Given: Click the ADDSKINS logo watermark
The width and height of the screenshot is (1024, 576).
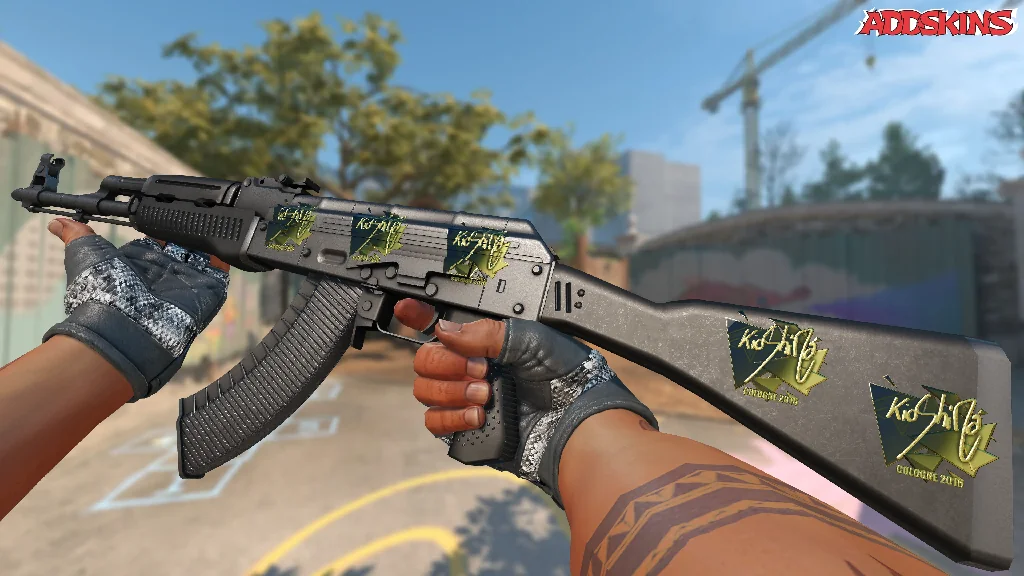Looking at the screenshot, I should (938, 22).
